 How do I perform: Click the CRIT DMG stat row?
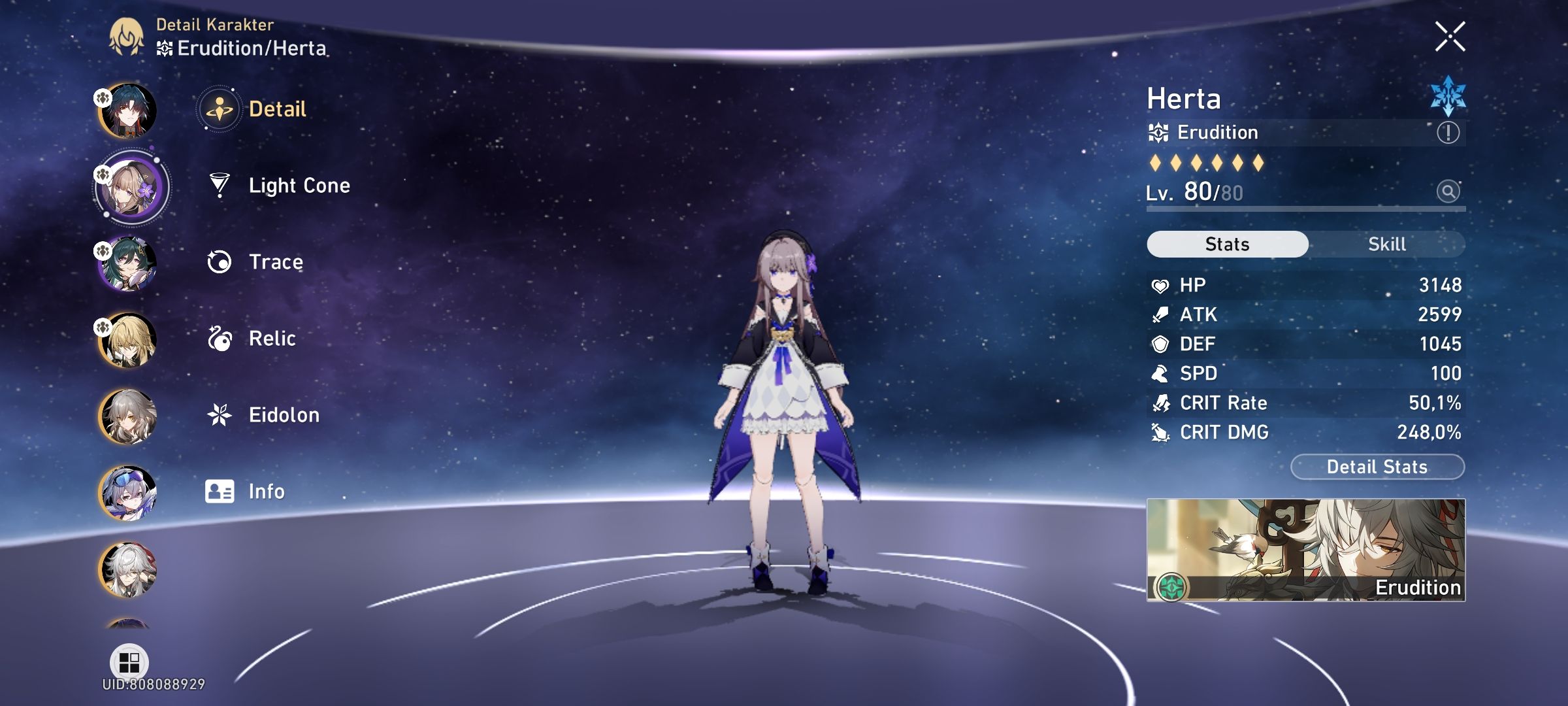coord(1307,432)
